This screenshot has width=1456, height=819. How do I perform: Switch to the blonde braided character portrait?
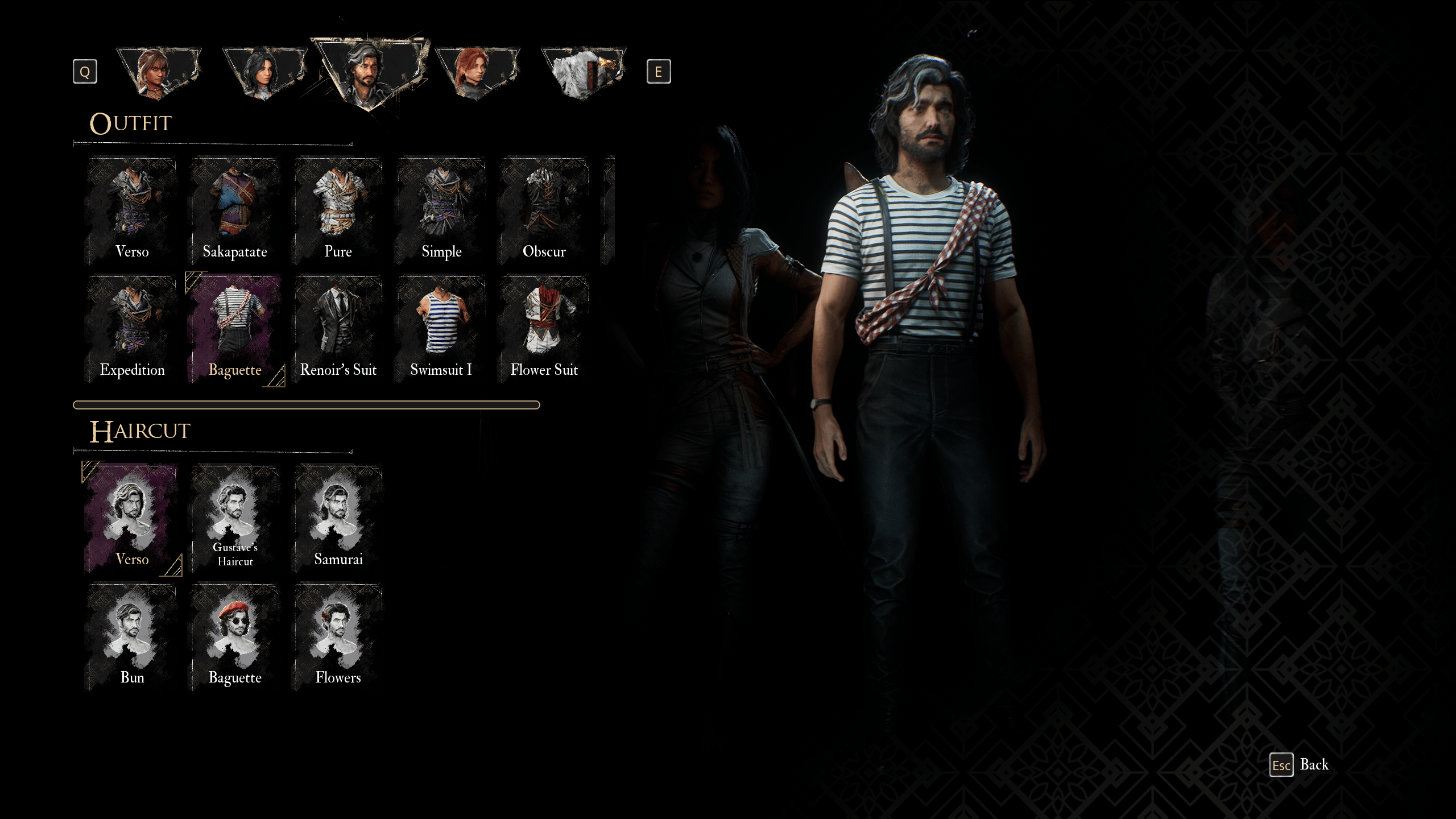[159, 73]
